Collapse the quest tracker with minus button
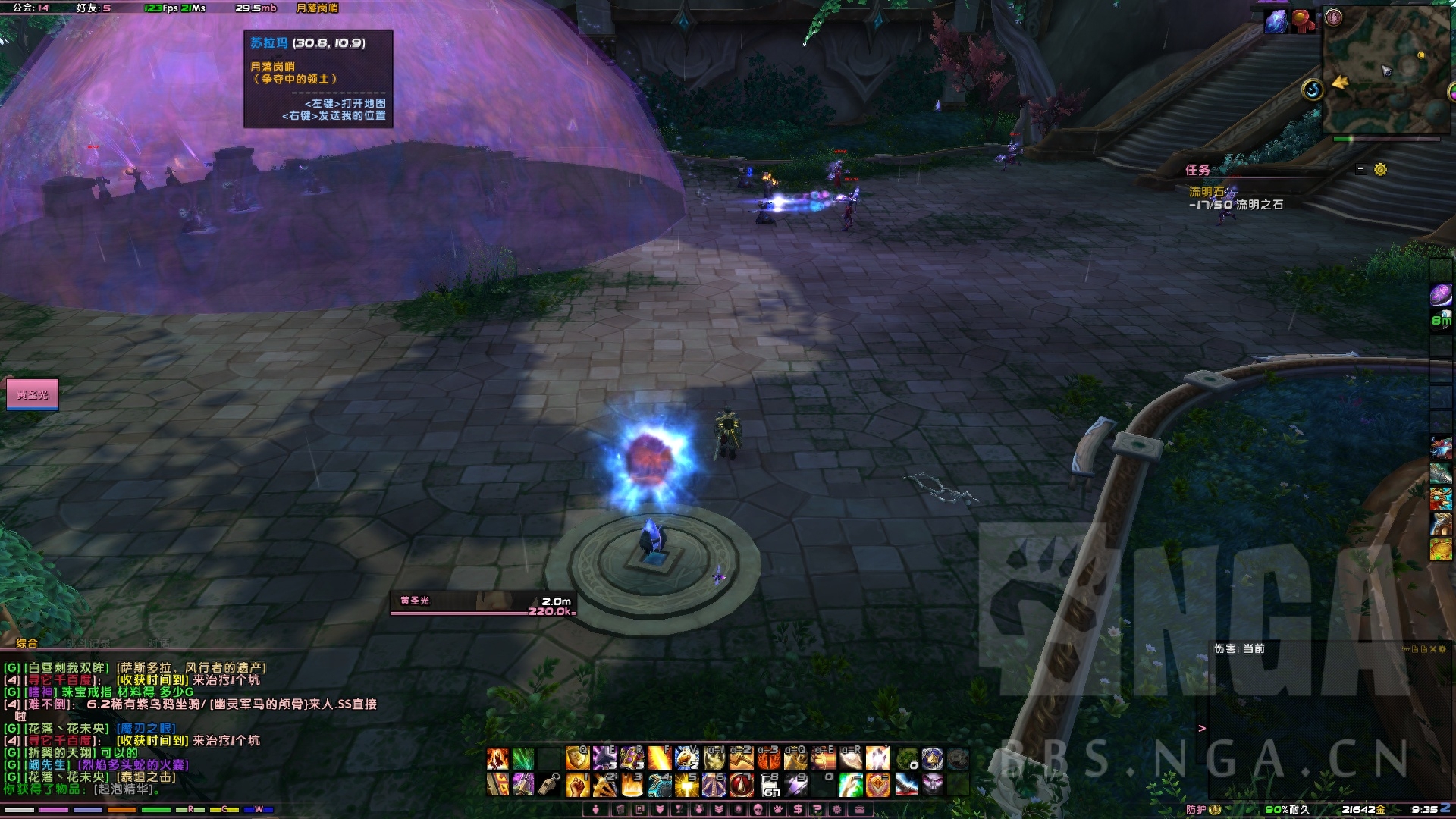This screenshot has height=819, width=1456. [x=1361, y=169]
